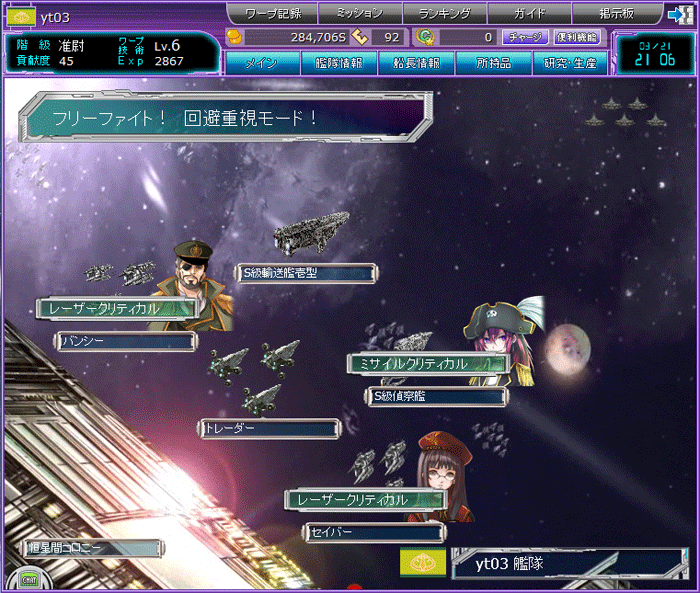Viewport: 700px width, 593px height.
Task: Show the ランキング leaderboard
Action: 444,13
